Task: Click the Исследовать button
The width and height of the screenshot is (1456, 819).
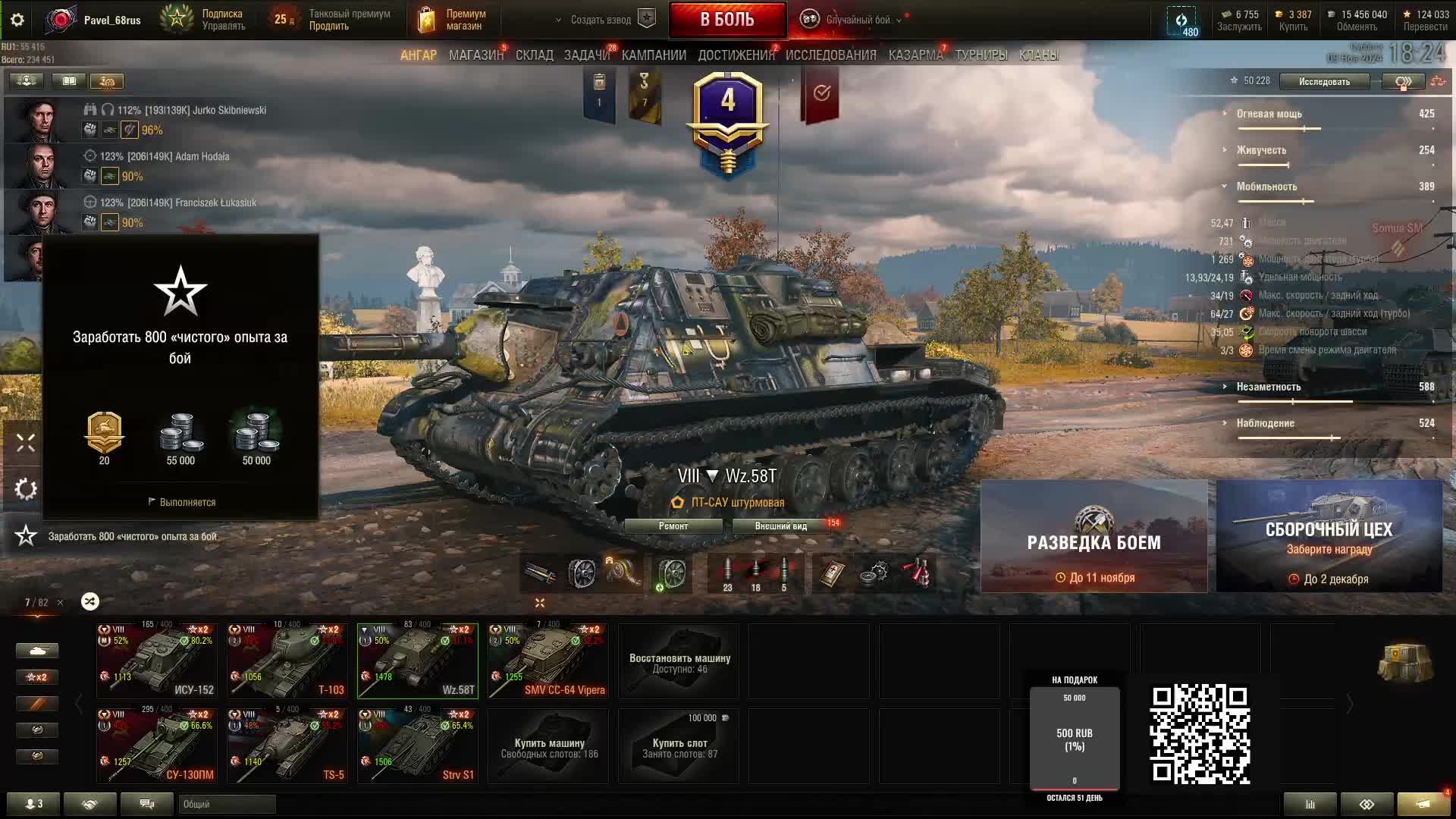Action: click(x=1324, y=81)
